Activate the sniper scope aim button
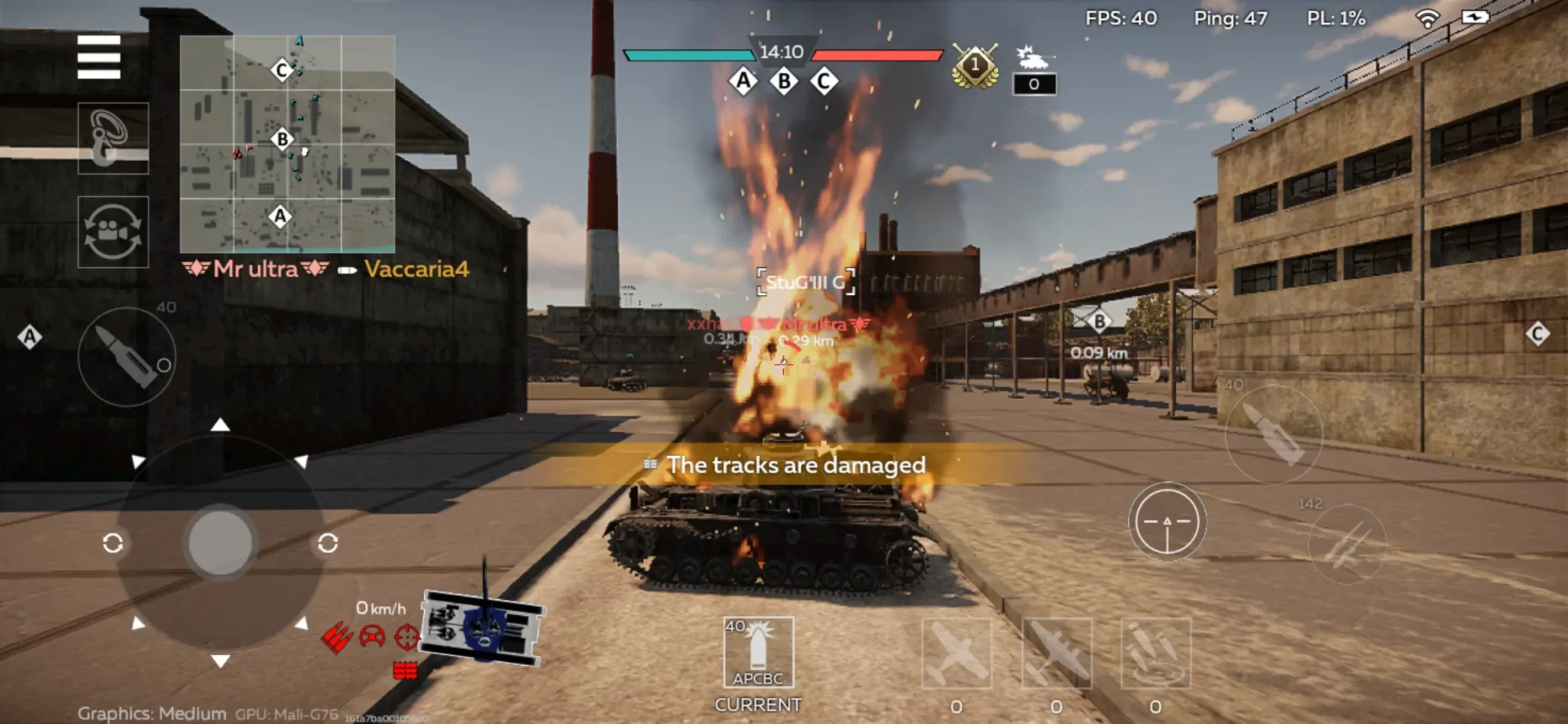Screen dimensions: 1568x724 point(1167,522)
